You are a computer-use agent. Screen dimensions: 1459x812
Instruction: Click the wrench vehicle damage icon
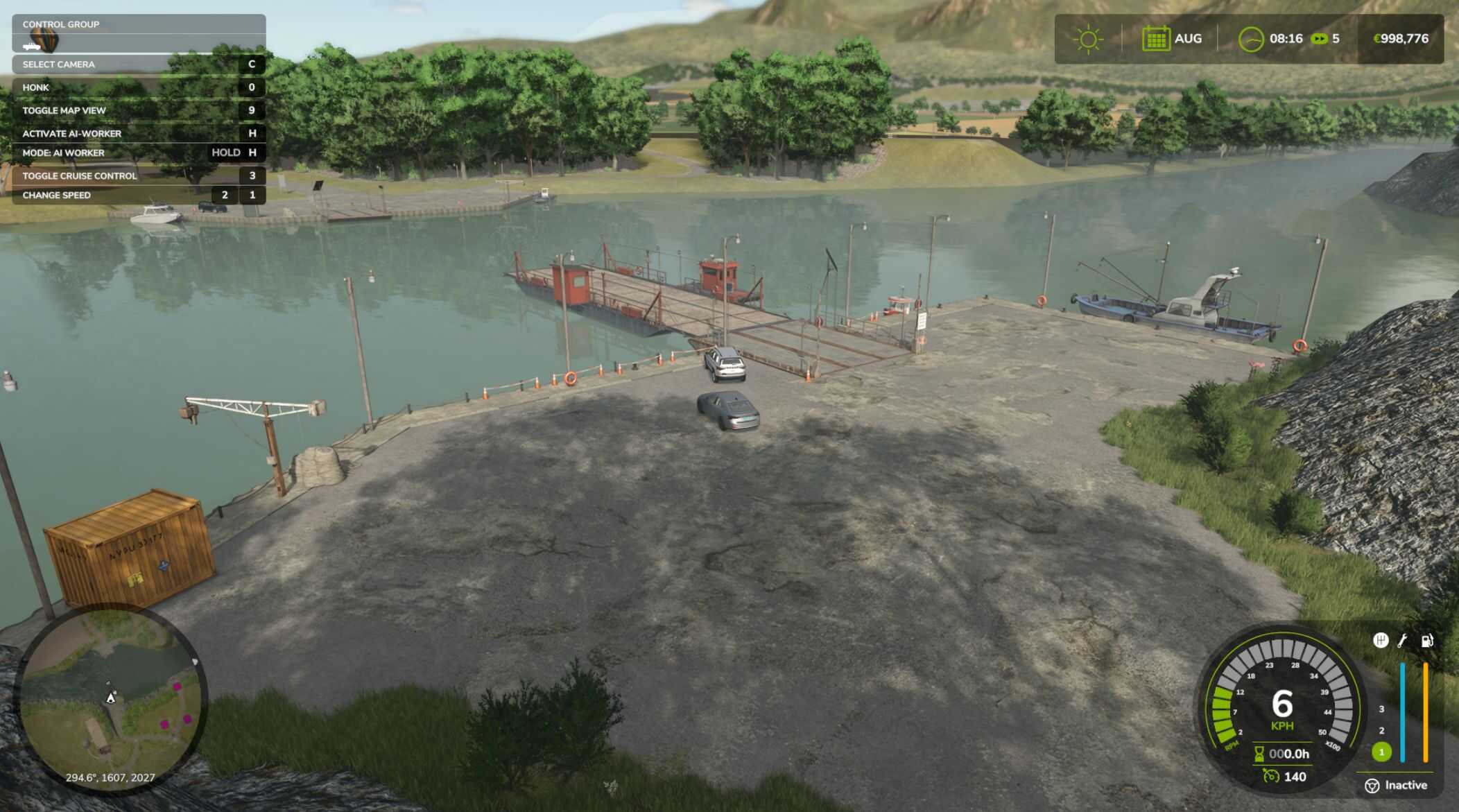(1403, 640)
